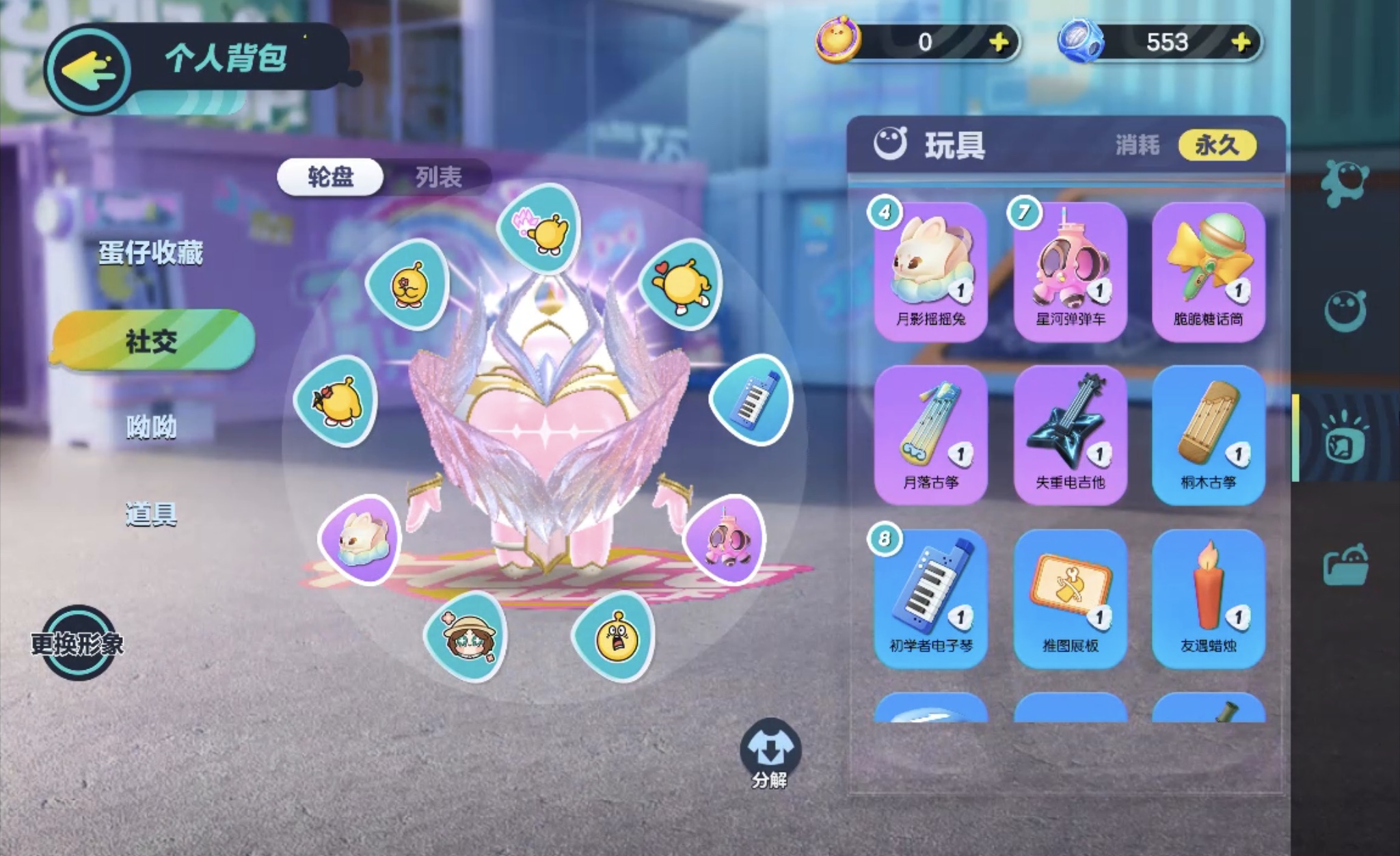The height and width of the screenshot is (856, 1400).
Task: Add gold coins with the plus button
Action: [999, 42]
